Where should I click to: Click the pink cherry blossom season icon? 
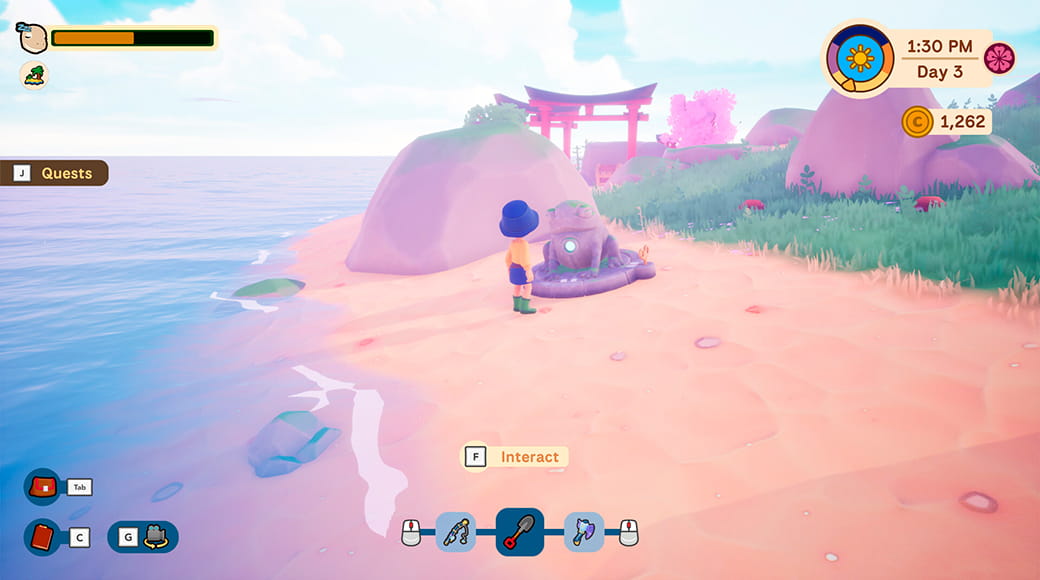pyautogui.click(x=999, y=58)
